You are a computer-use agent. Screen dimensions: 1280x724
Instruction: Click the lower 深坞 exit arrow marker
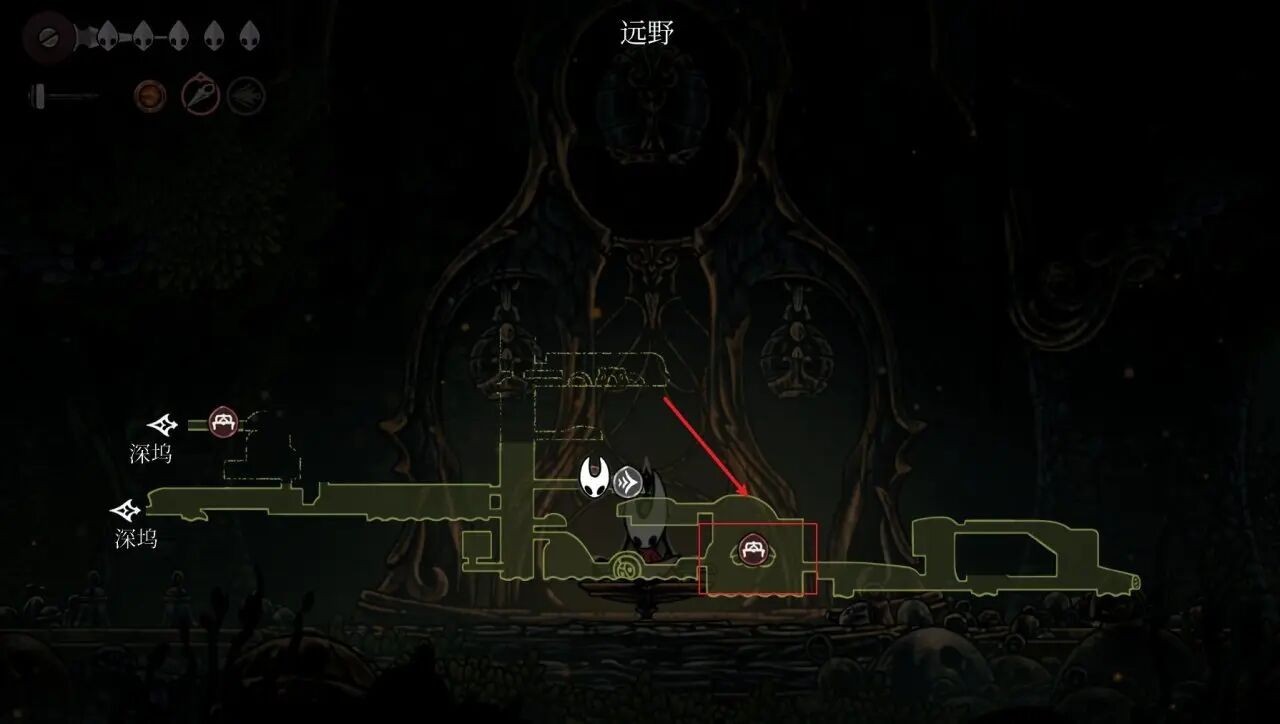125,511
